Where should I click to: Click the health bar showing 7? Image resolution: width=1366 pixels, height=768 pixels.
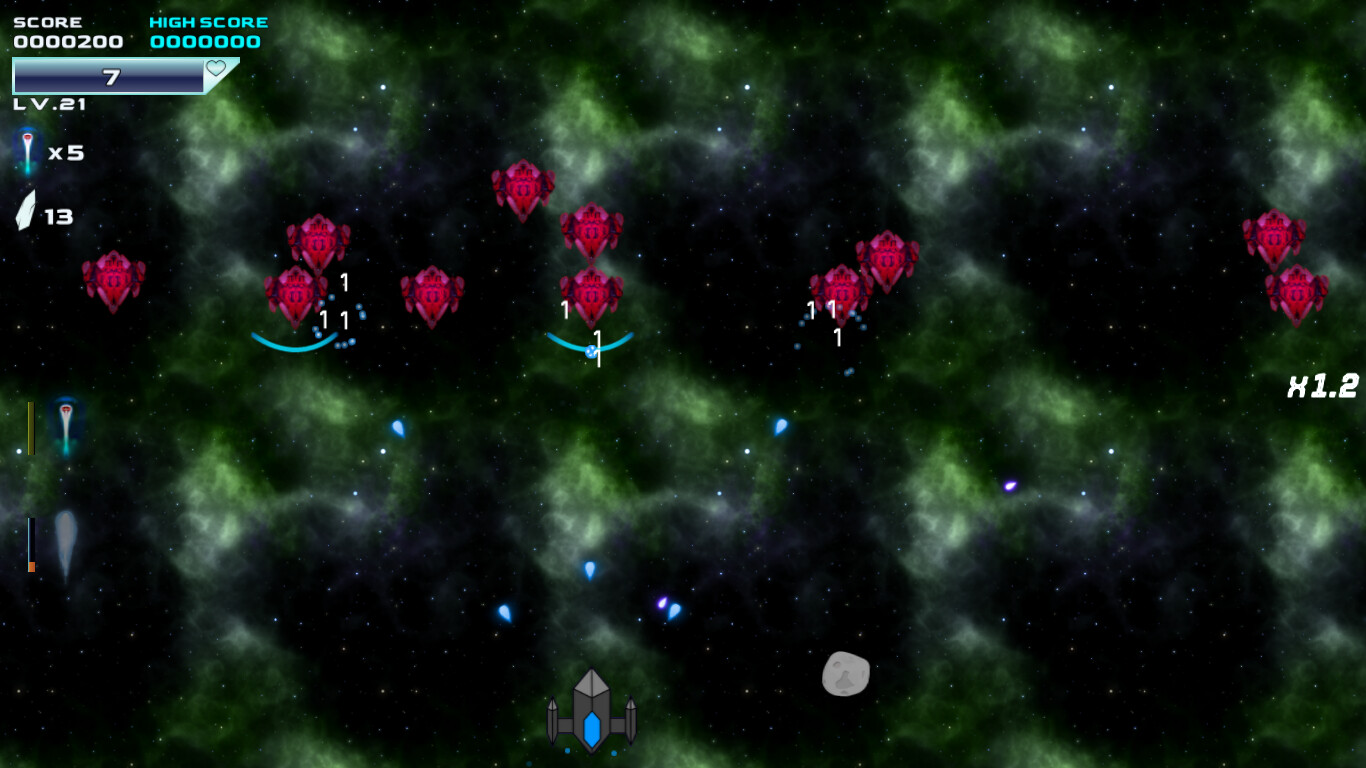tap(110, 74)
